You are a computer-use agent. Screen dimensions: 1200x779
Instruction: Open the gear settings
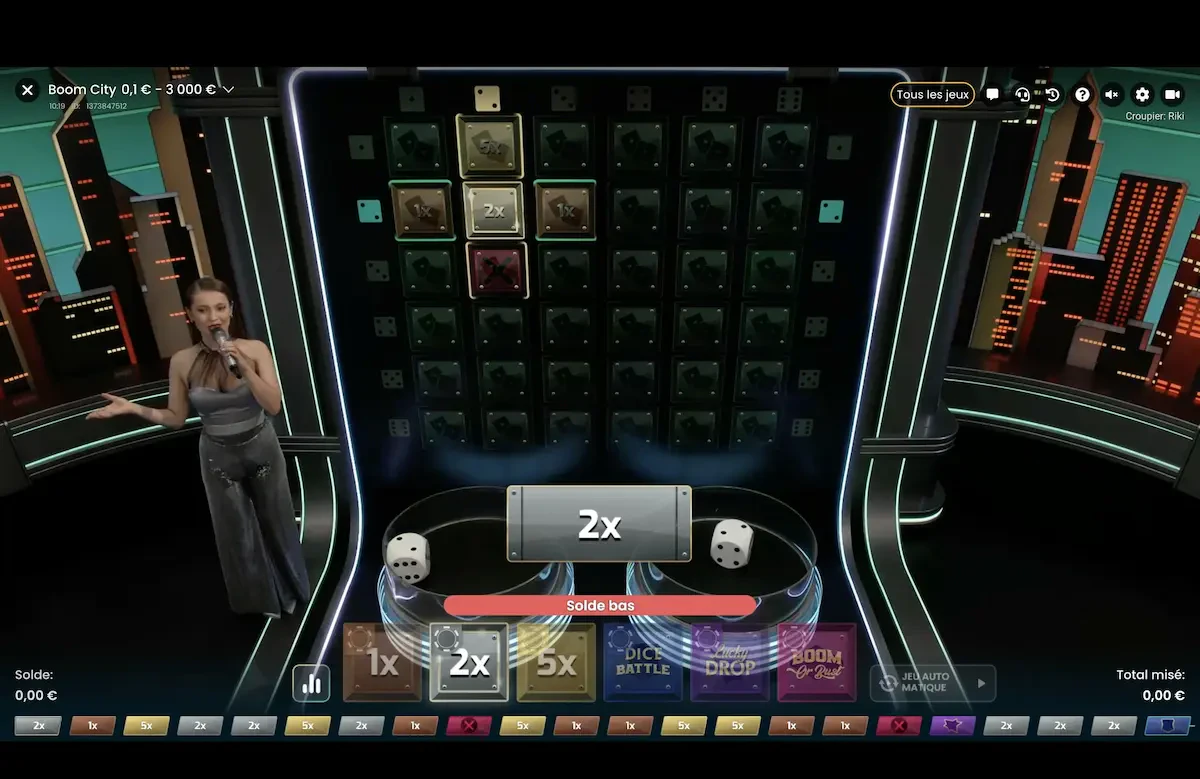pos(1142,94)
